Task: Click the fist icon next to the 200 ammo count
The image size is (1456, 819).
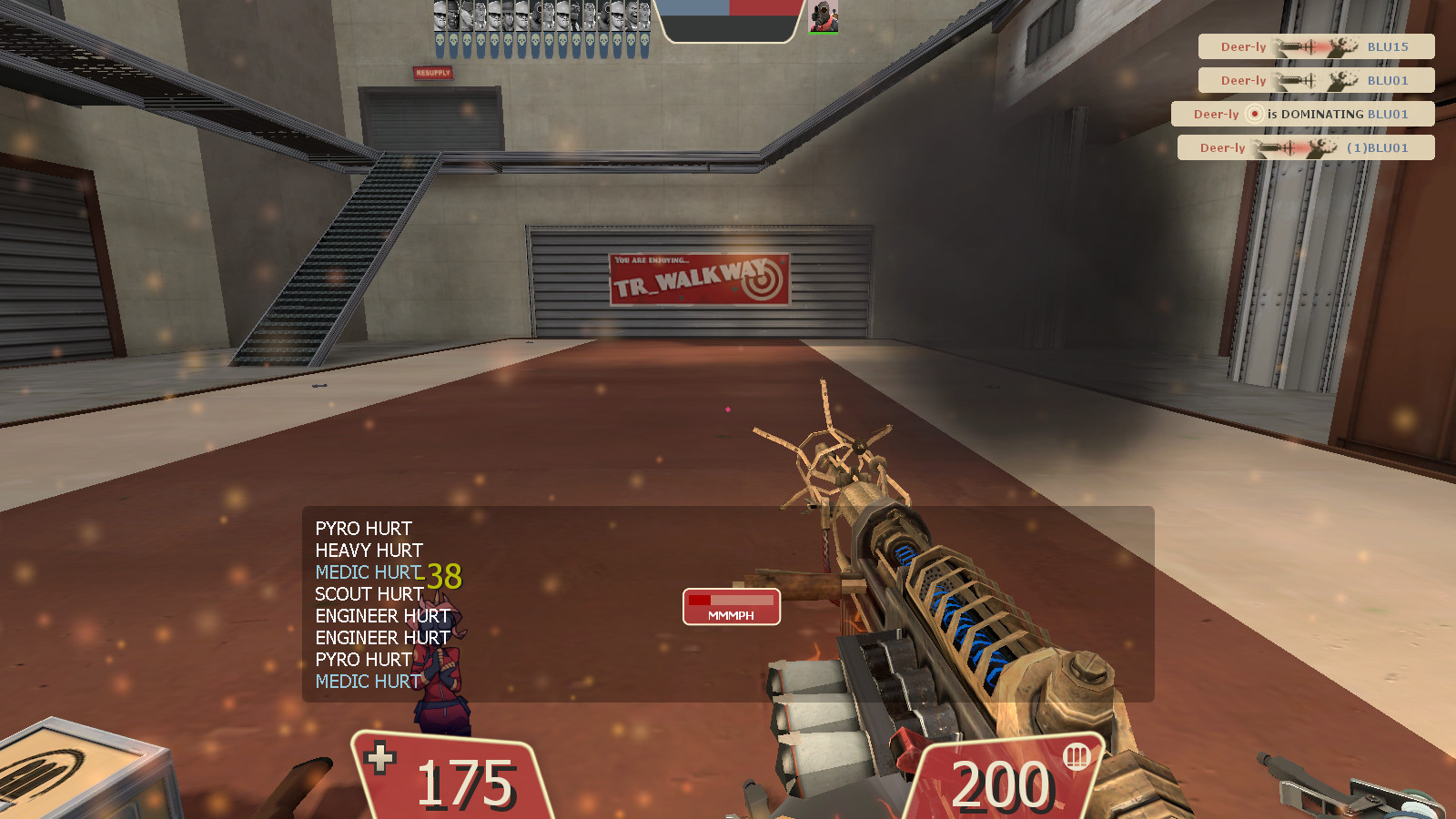Action: (x=1076, y=758)
